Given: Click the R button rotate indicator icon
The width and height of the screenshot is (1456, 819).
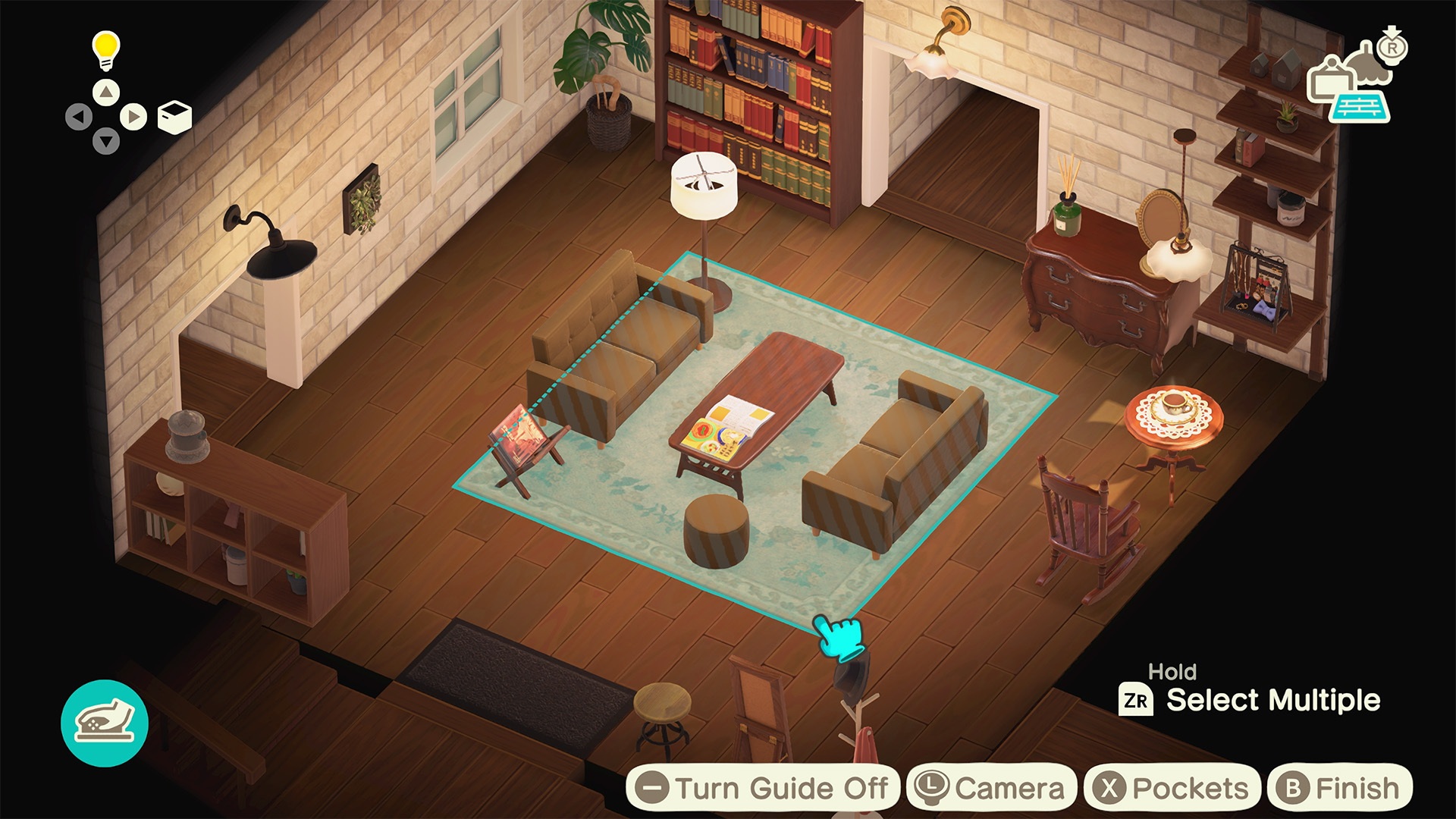Looking at the screenshot, I should 1393,47.
